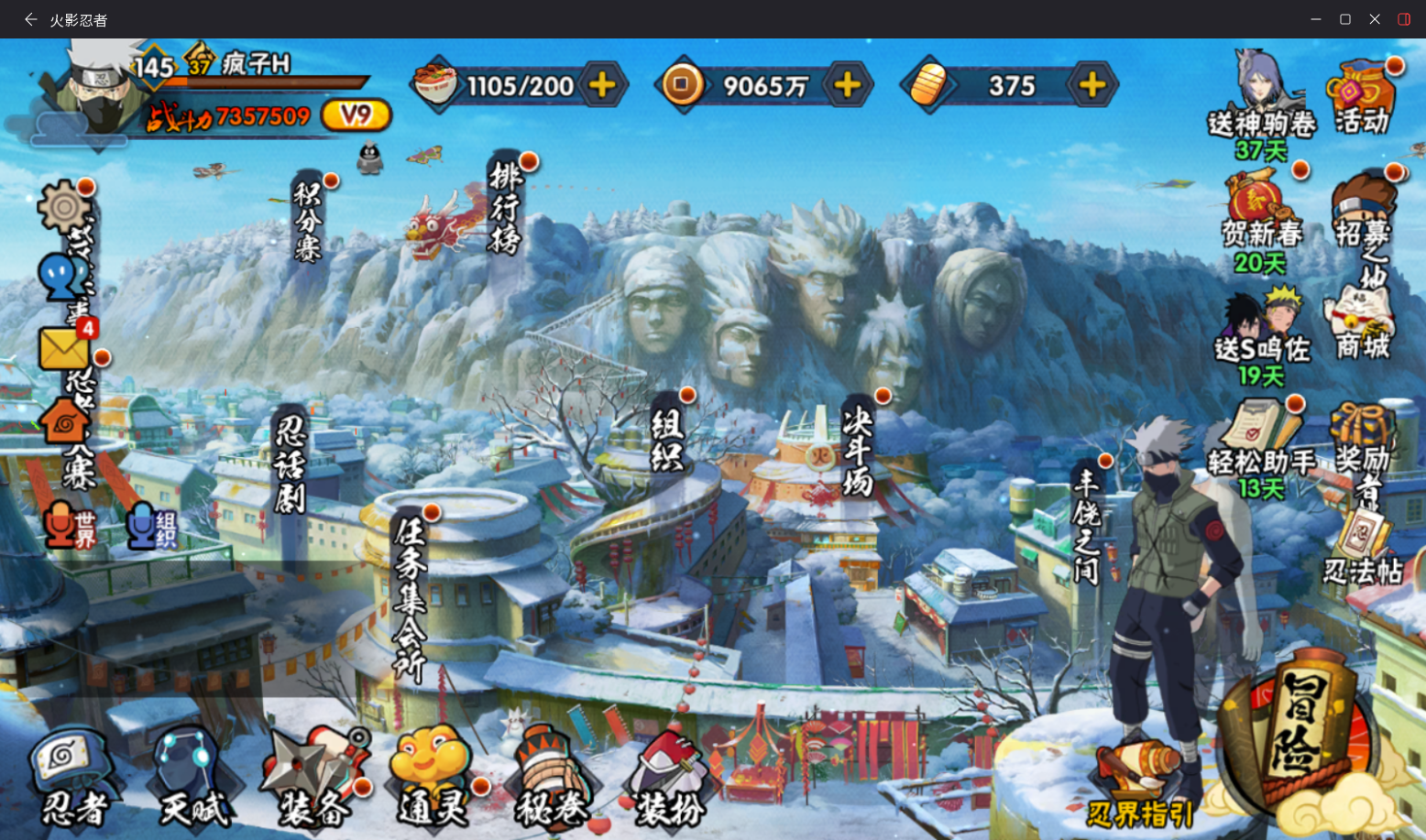1426x840 pixels.
Task: Enter the 决斗场 duel arena
Action: click(858, 451)
